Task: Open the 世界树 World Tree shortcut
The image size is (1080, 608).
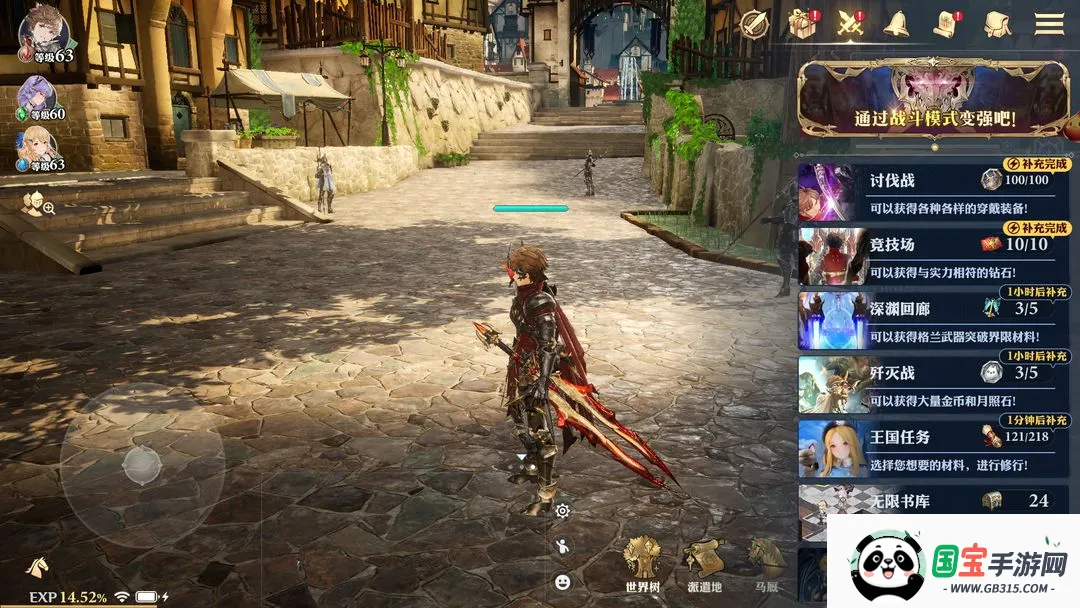Action: point(645,566)
